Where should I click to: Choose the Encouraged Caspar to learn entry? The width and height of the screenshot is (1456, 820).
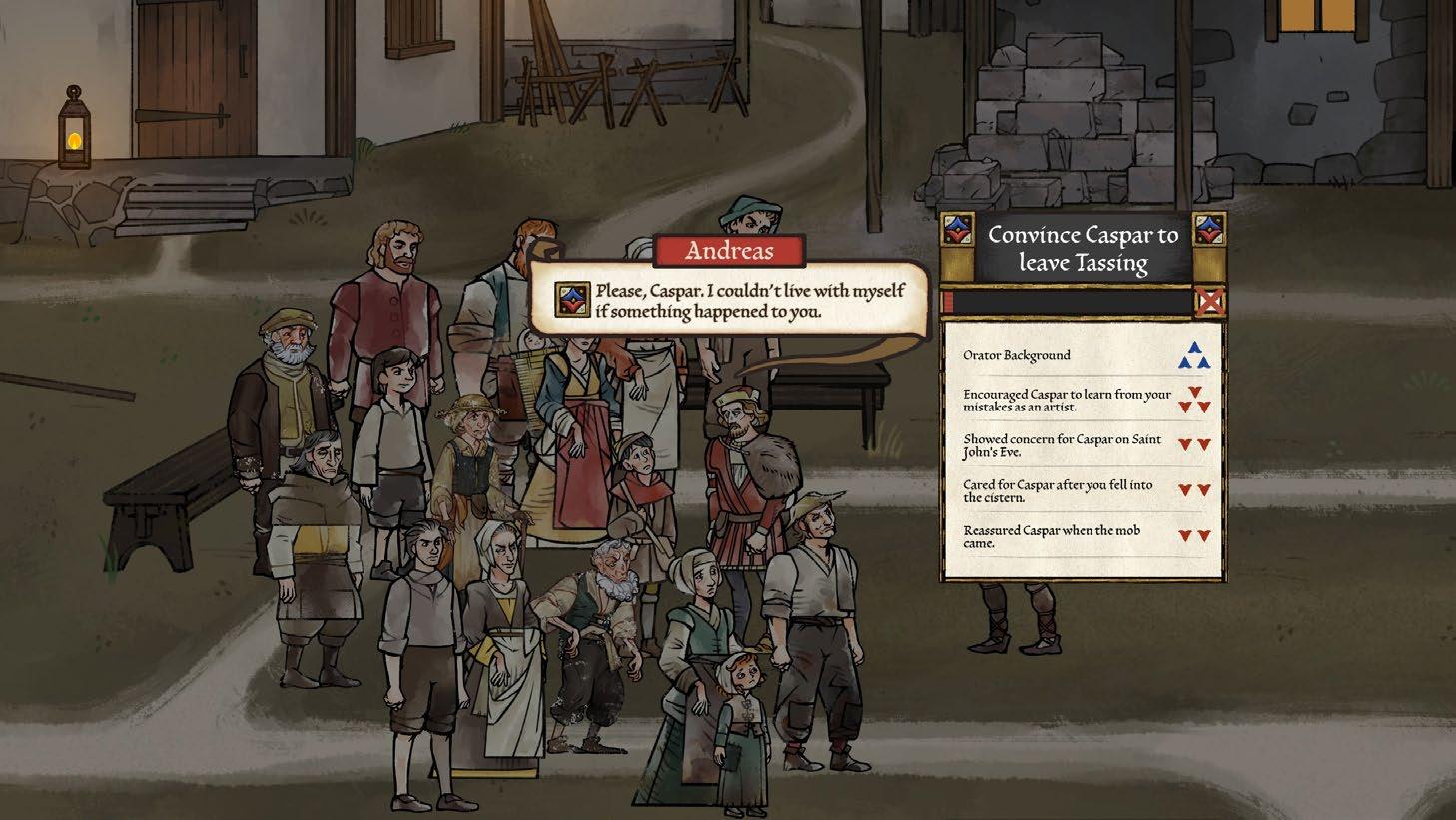pos(1083,400)
